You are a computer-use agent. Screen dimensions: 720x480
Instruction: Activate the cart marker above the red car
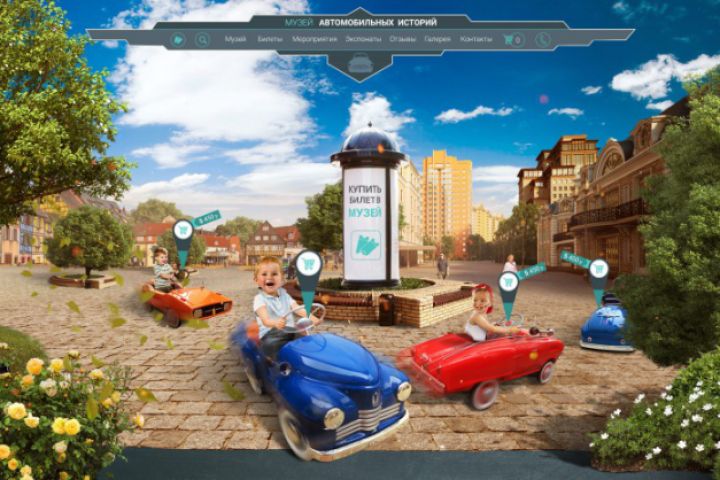coord(508,283)
